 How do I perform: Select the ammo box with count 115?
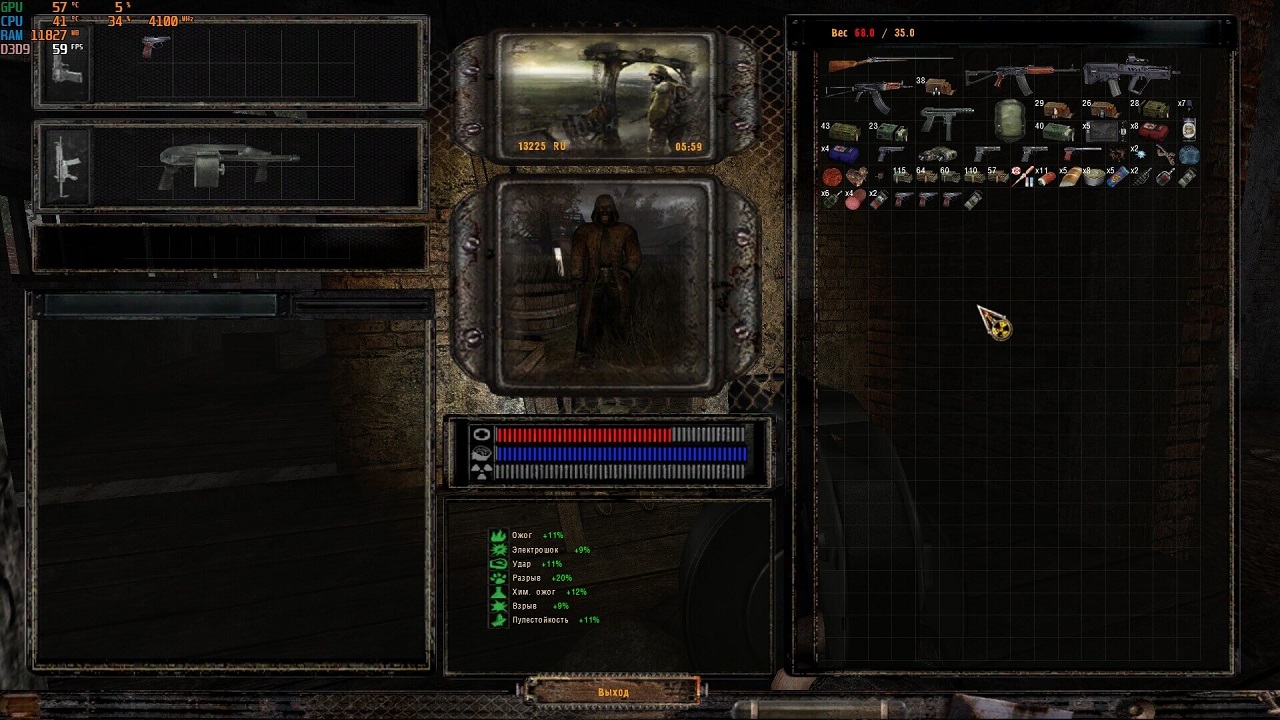(903, 177)
